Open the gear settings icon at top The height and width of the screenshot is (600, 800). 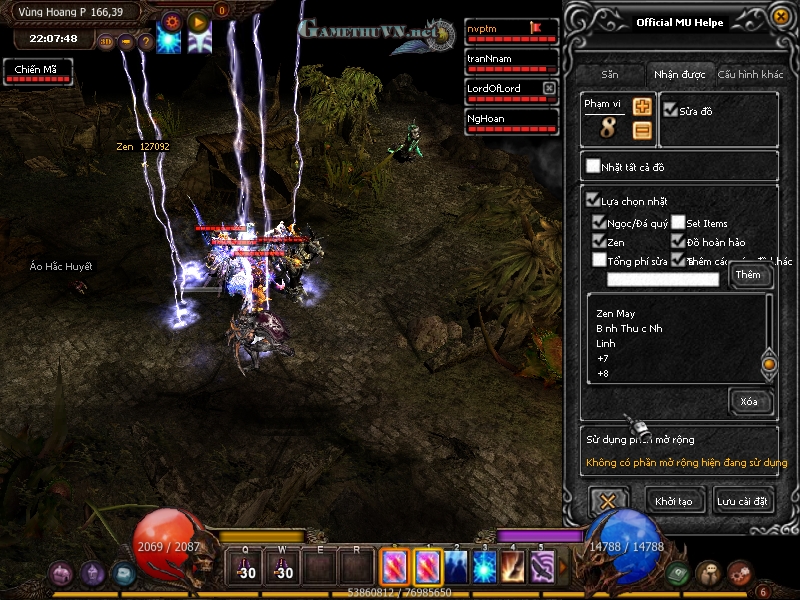171,20
